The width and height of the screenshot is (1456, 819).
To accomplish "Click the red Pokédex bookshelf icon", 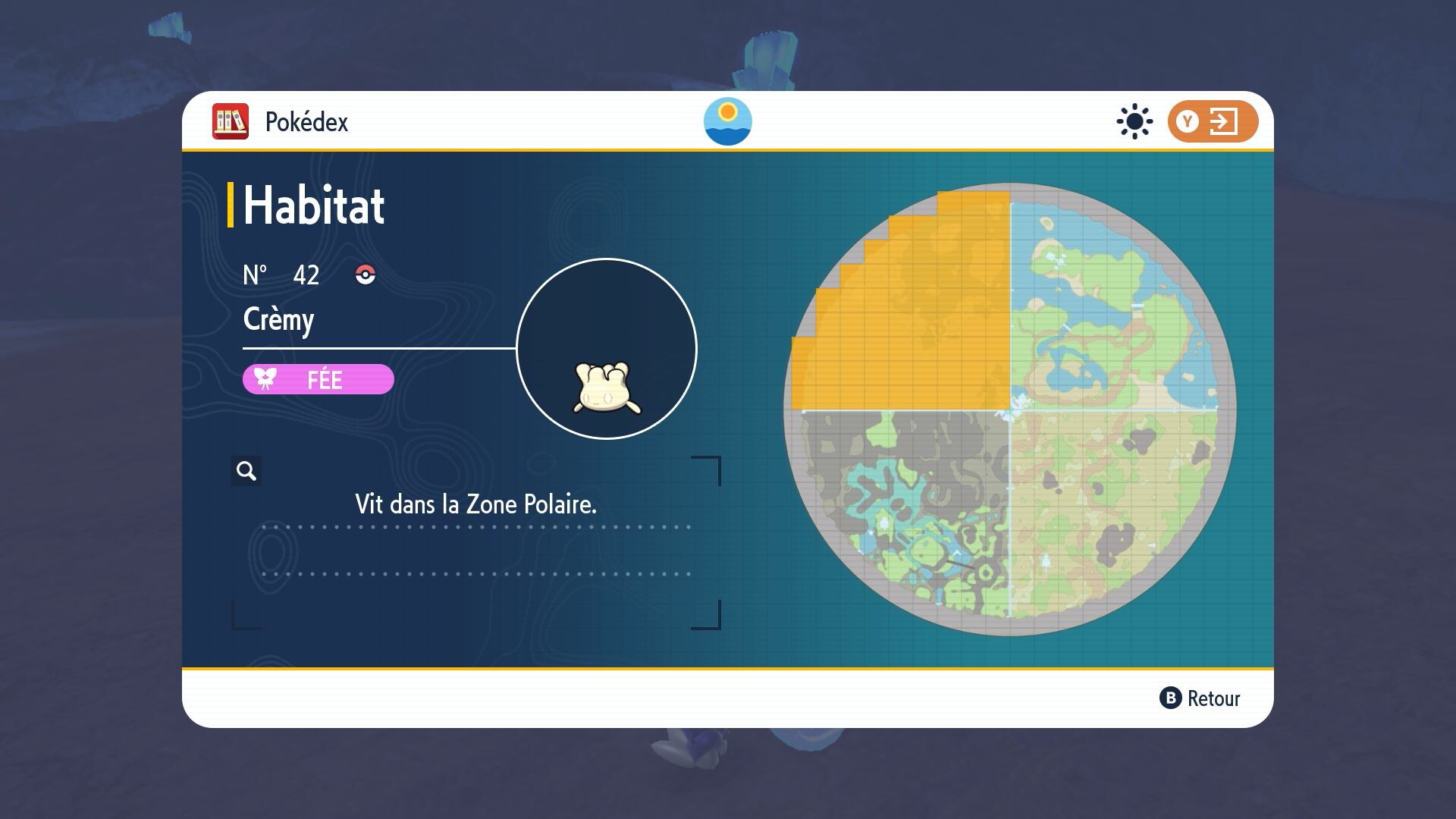I will [x=230, y=121].
